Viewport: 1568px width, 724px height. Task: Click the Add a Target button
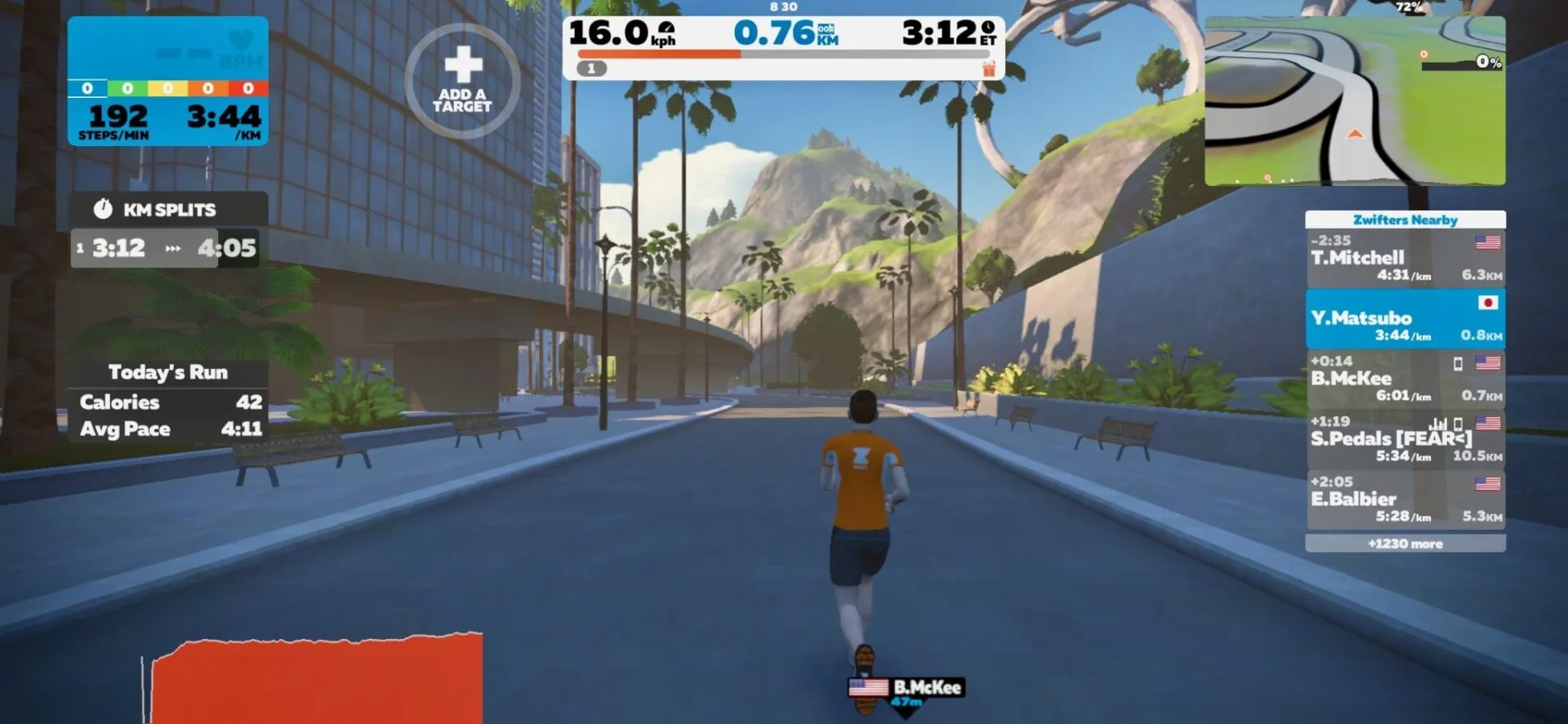pyautogui.click(x=462, y=79)
